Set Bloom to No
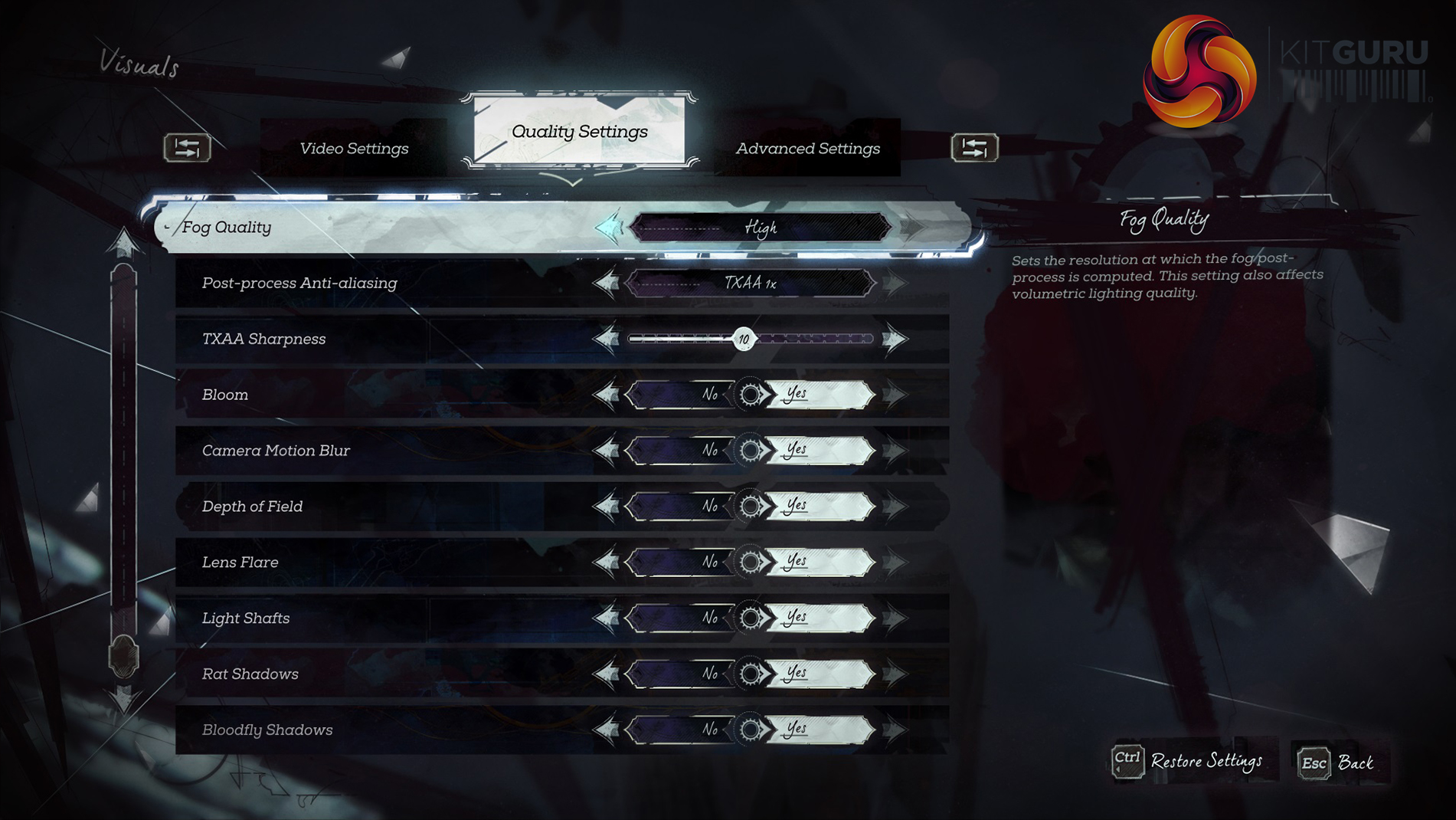This screenshot has width=1456, height=820. tap(682, 395)
